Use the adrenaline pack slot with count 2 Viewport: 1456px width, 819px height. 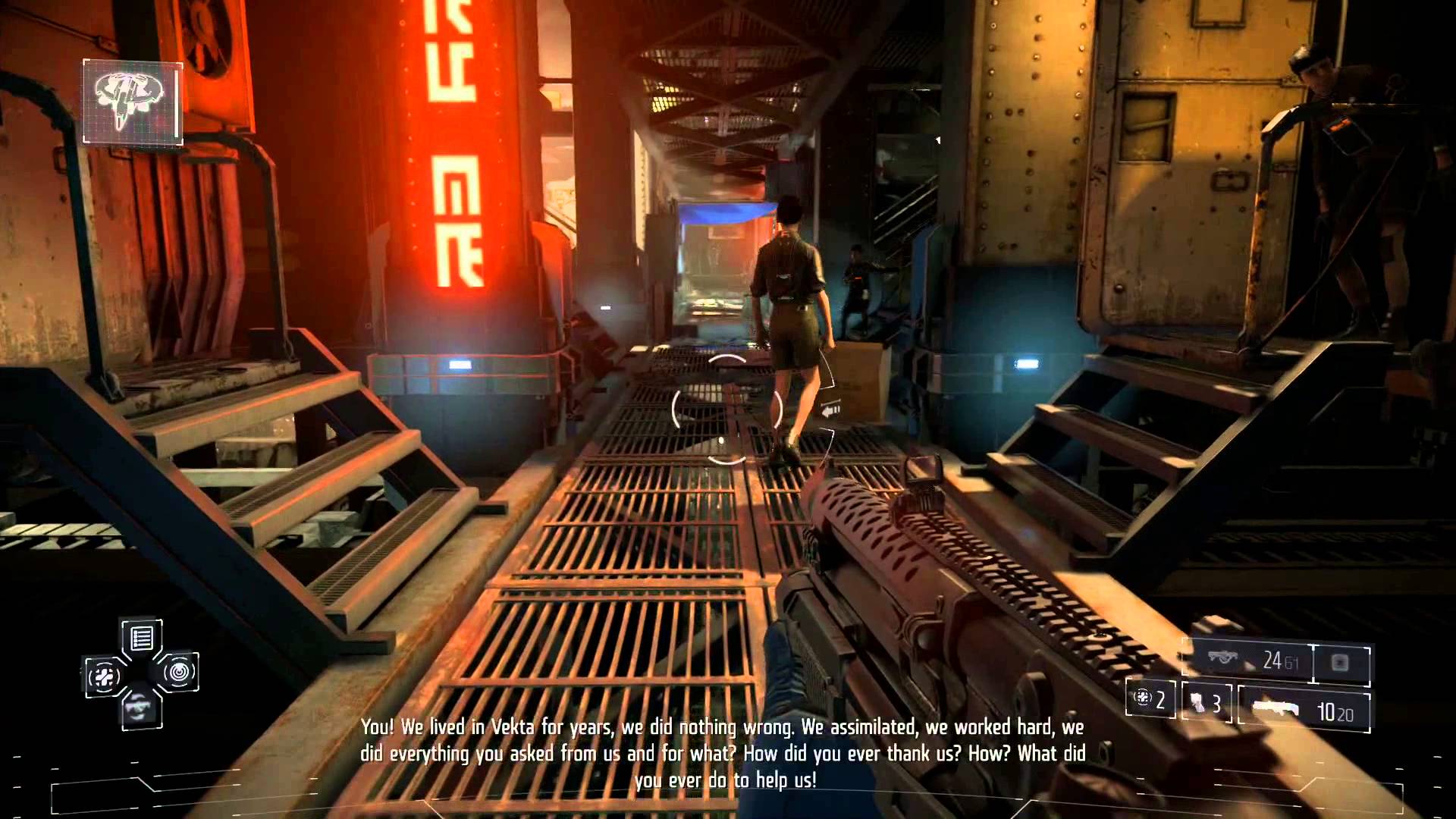pyautogui.click(x=1150, y=698)
